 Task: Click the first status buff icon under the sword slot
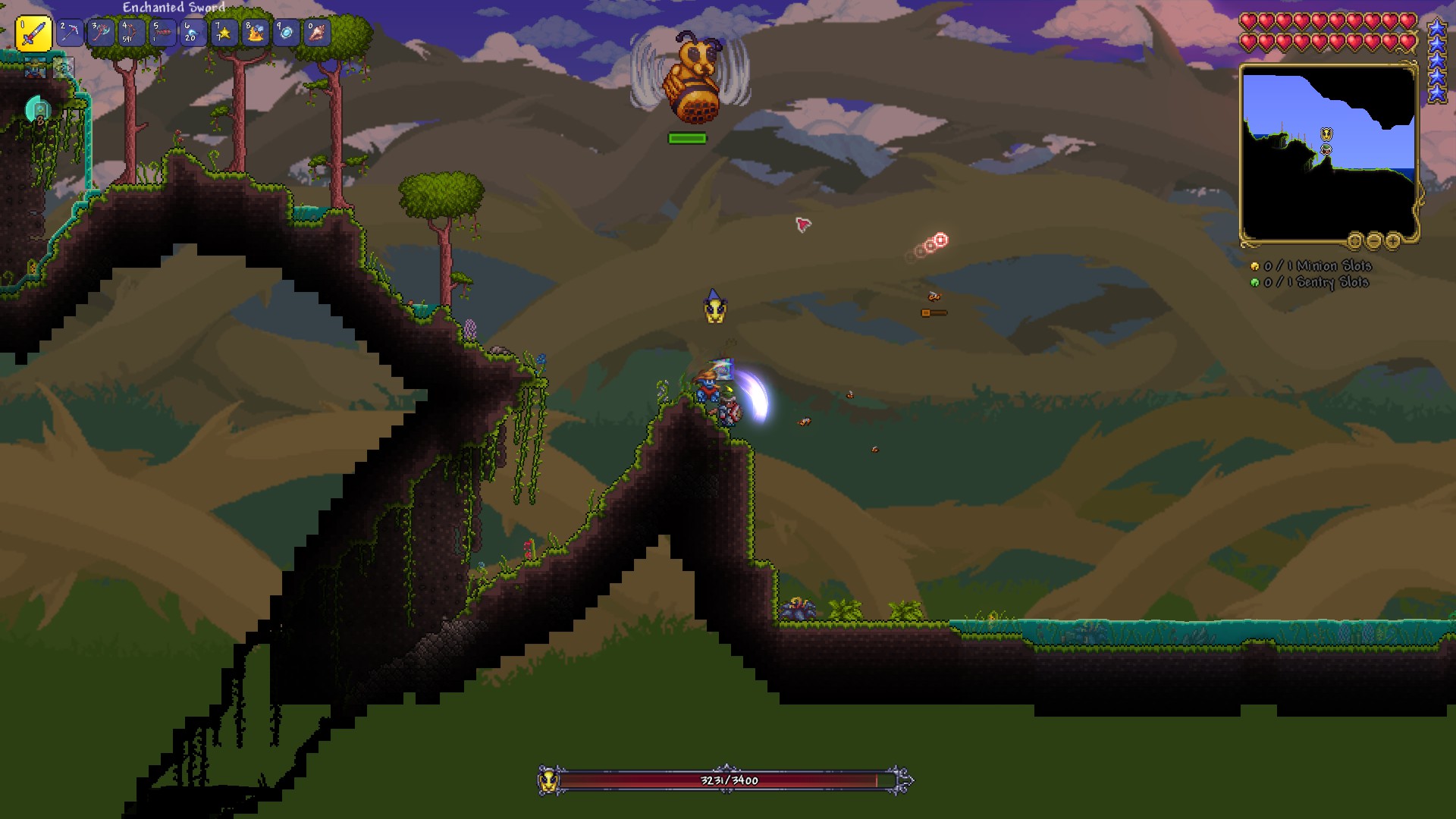(x=33, y=69)
